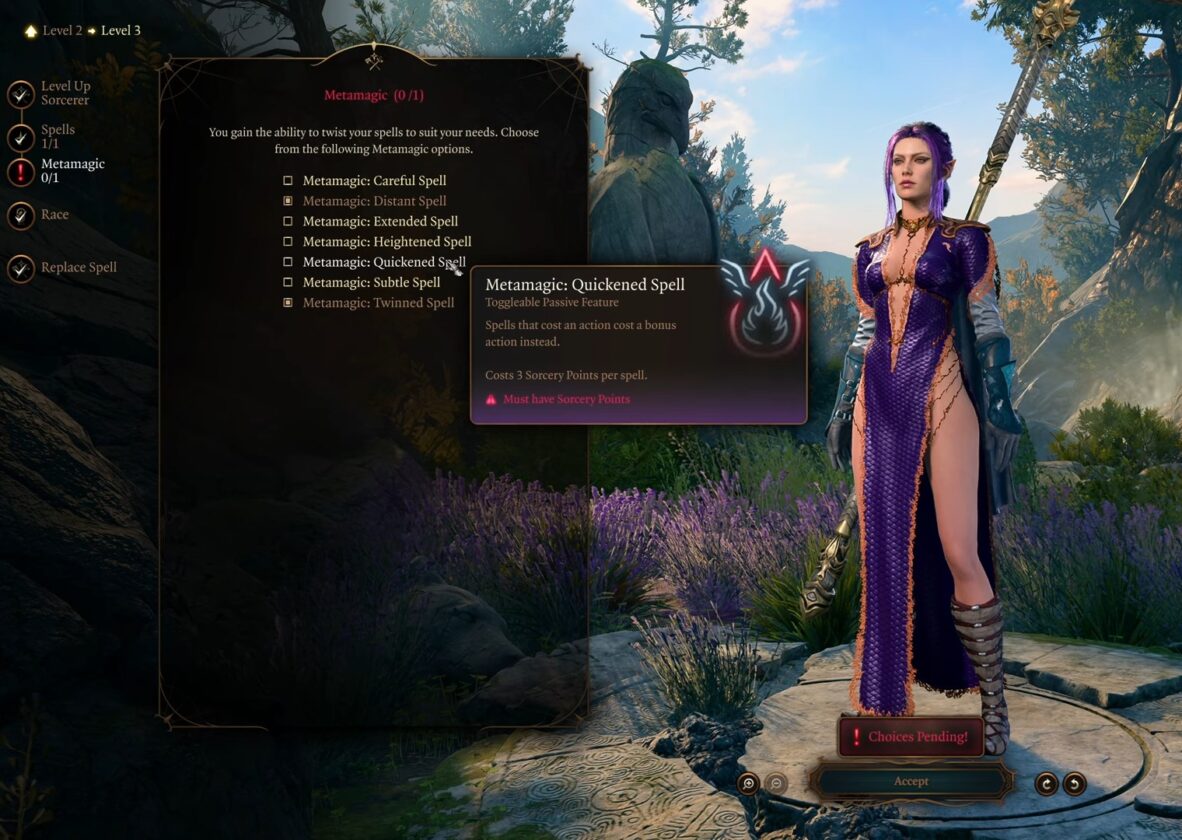Zoom out the character preview
1182x840 pixels.
[776, 783]
